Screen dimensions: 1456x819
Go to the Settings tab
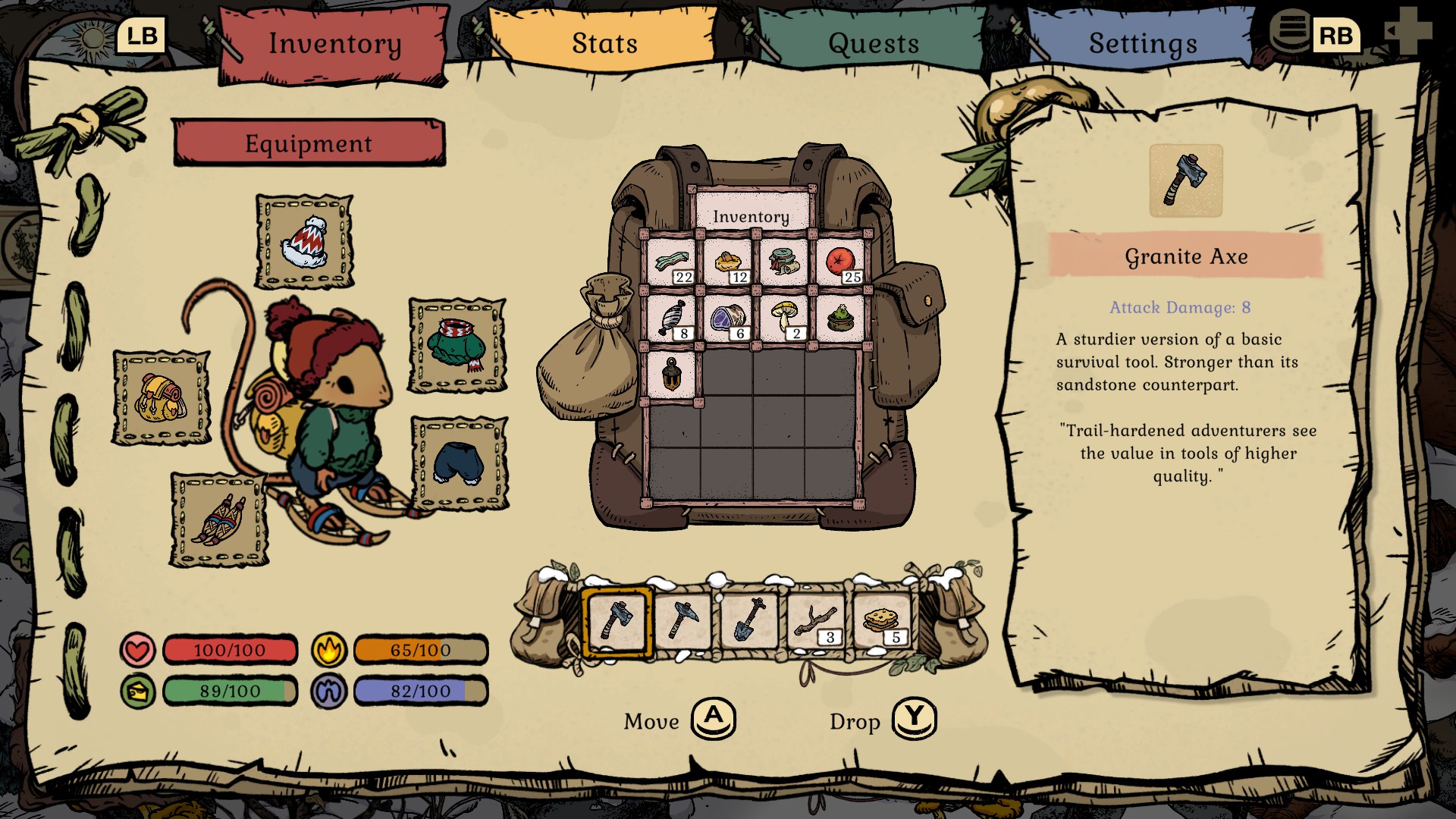point(1143,43)
